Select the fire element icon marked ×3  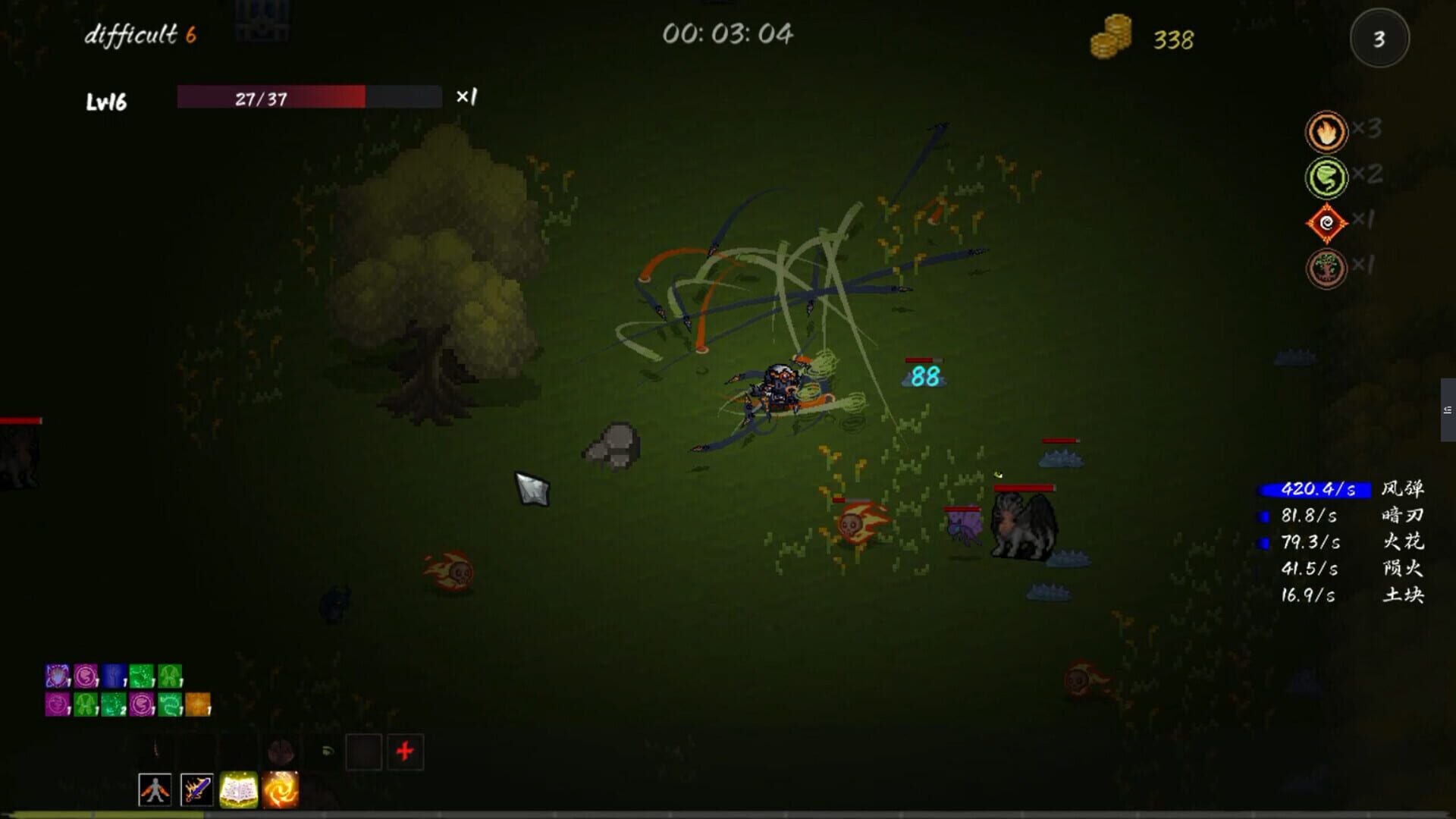(1326, 130)
